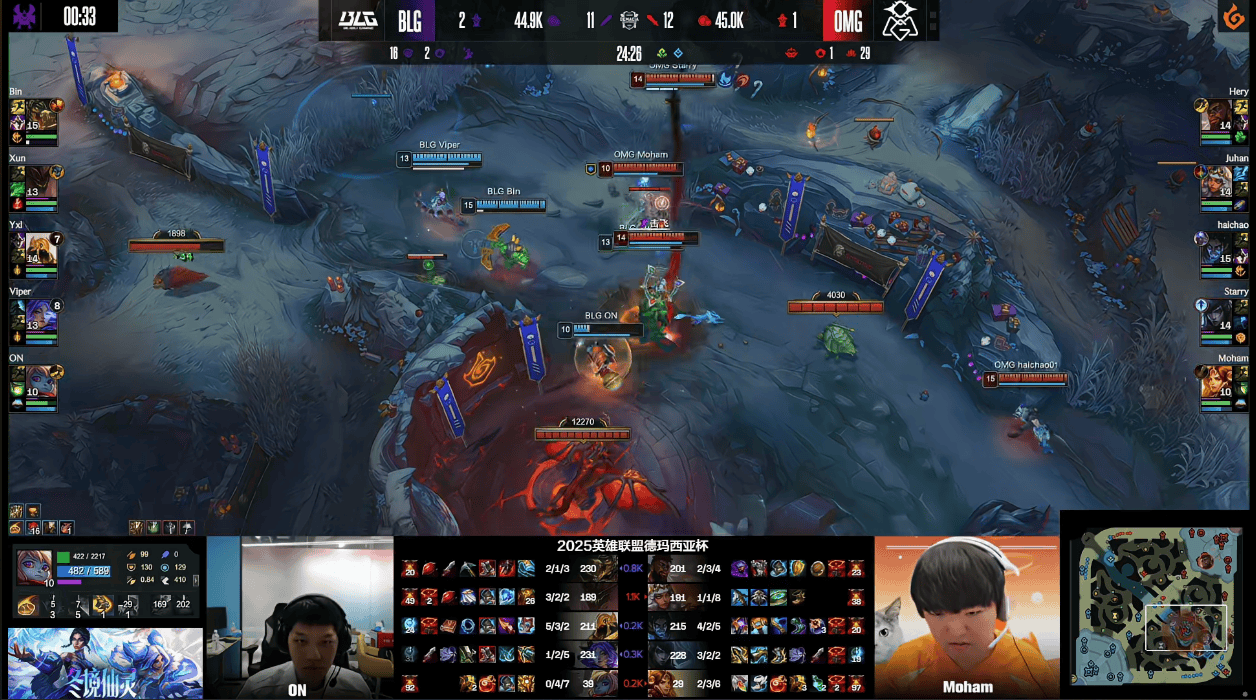This screenshot has width=1256, height=700.
Task: Click the BLG team logo in the scoreboard
Action: 357,20
